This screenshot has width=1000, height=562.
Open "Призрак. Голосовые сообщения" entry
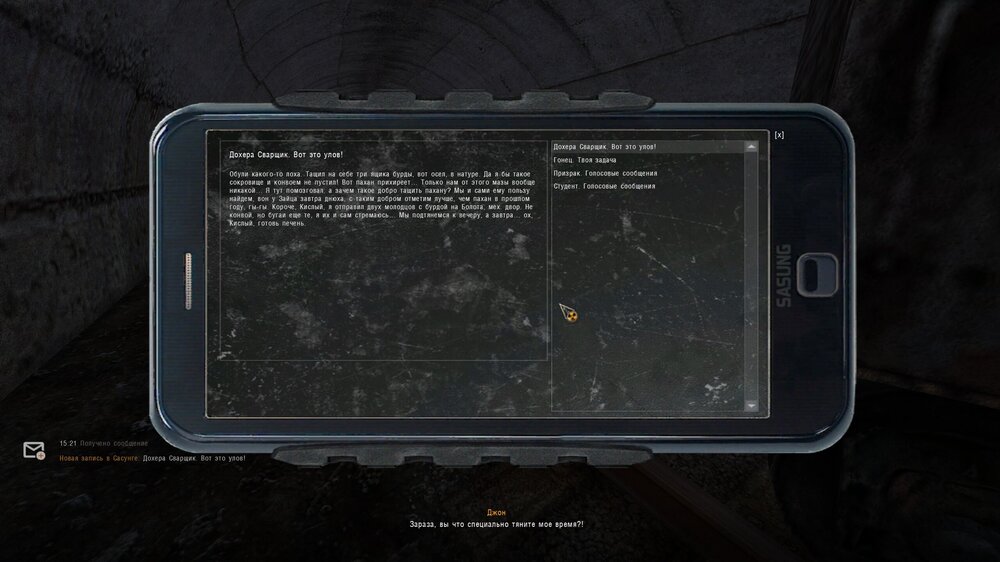(605, 173)
